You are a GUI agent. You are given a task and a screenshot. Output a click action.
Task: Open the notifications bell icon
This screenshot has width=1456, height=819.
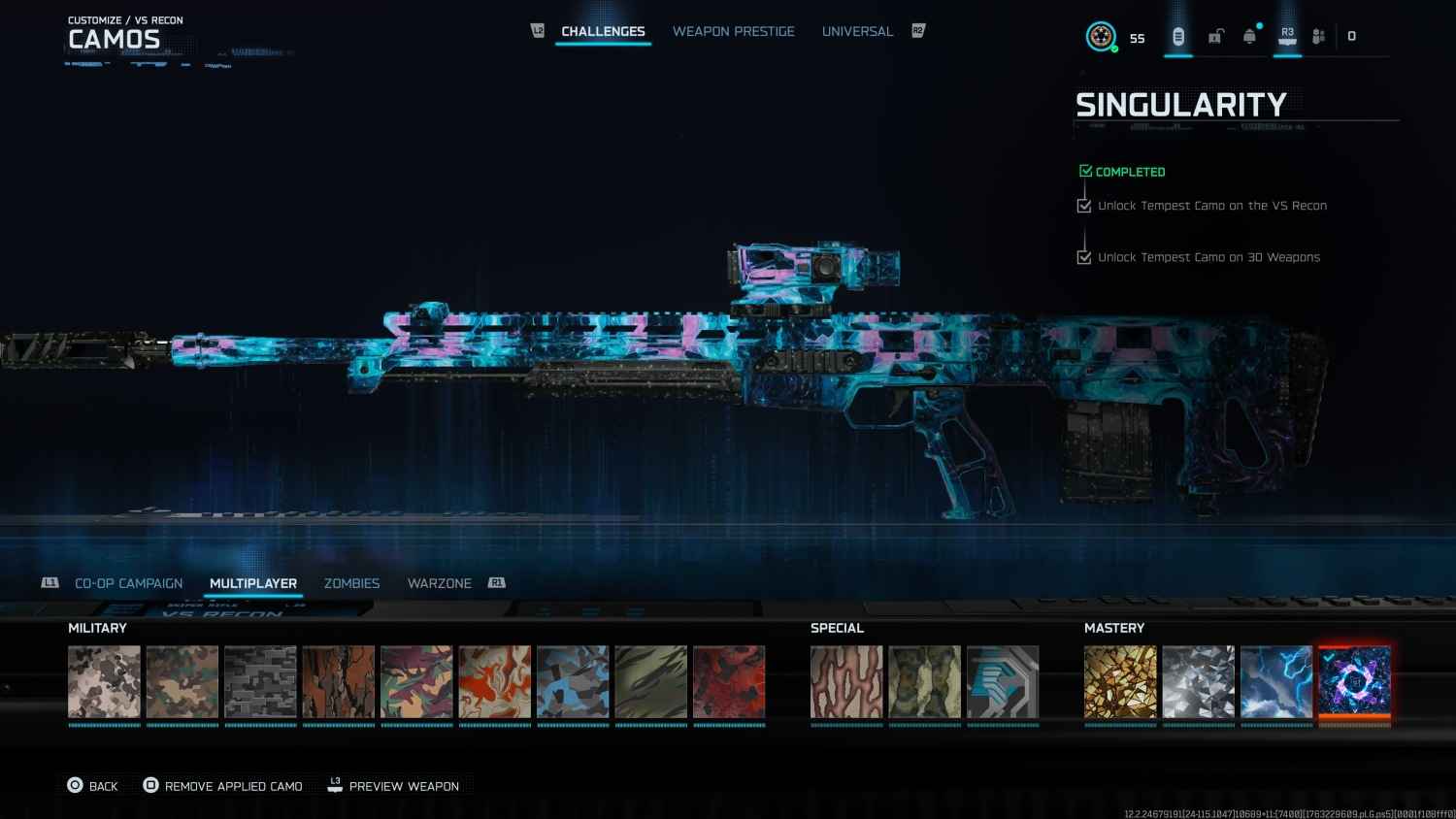tap(1249, 34)
